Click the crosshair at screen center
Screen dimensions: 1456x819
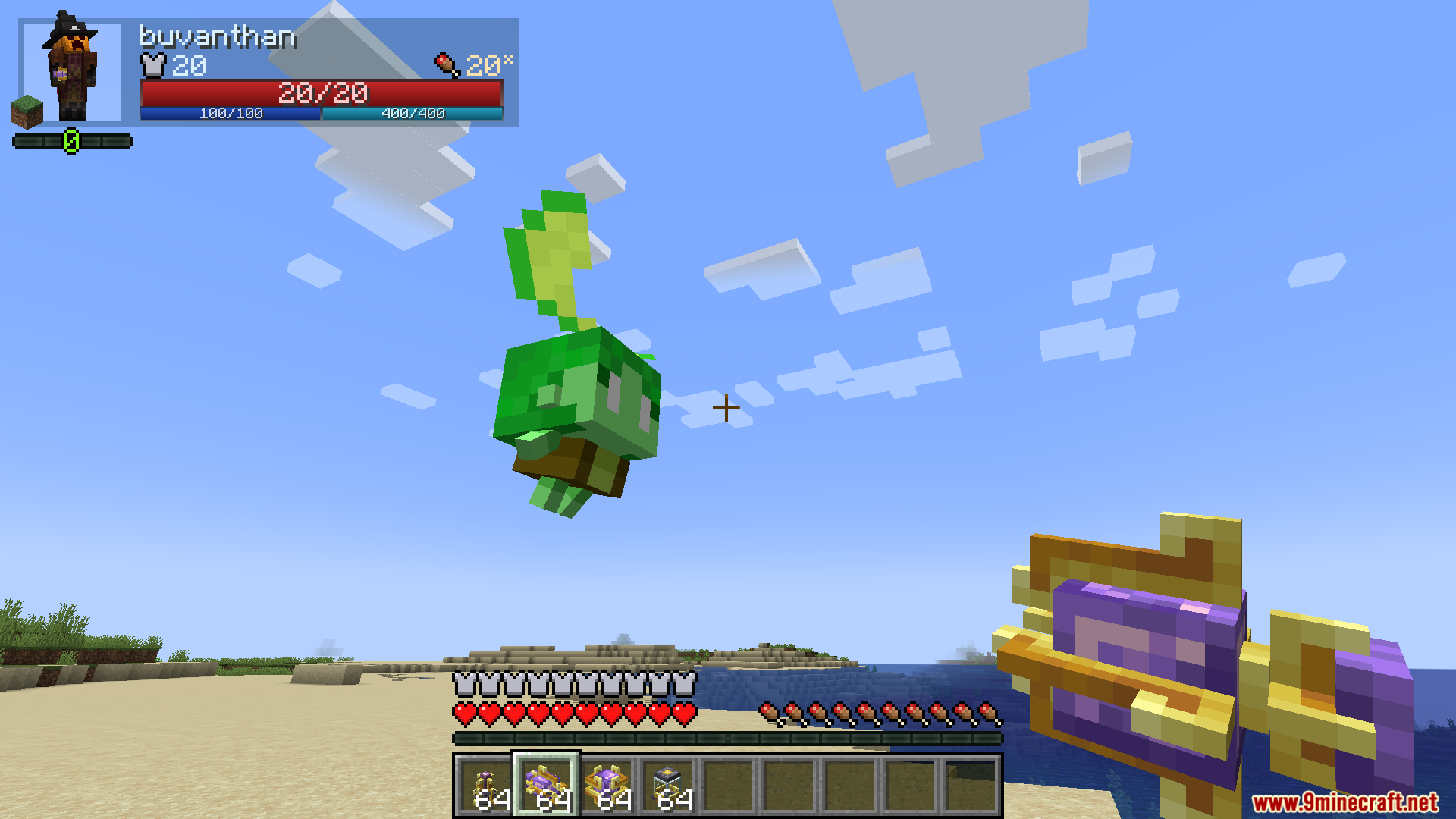pyautogui.click(x=727, y=408)
